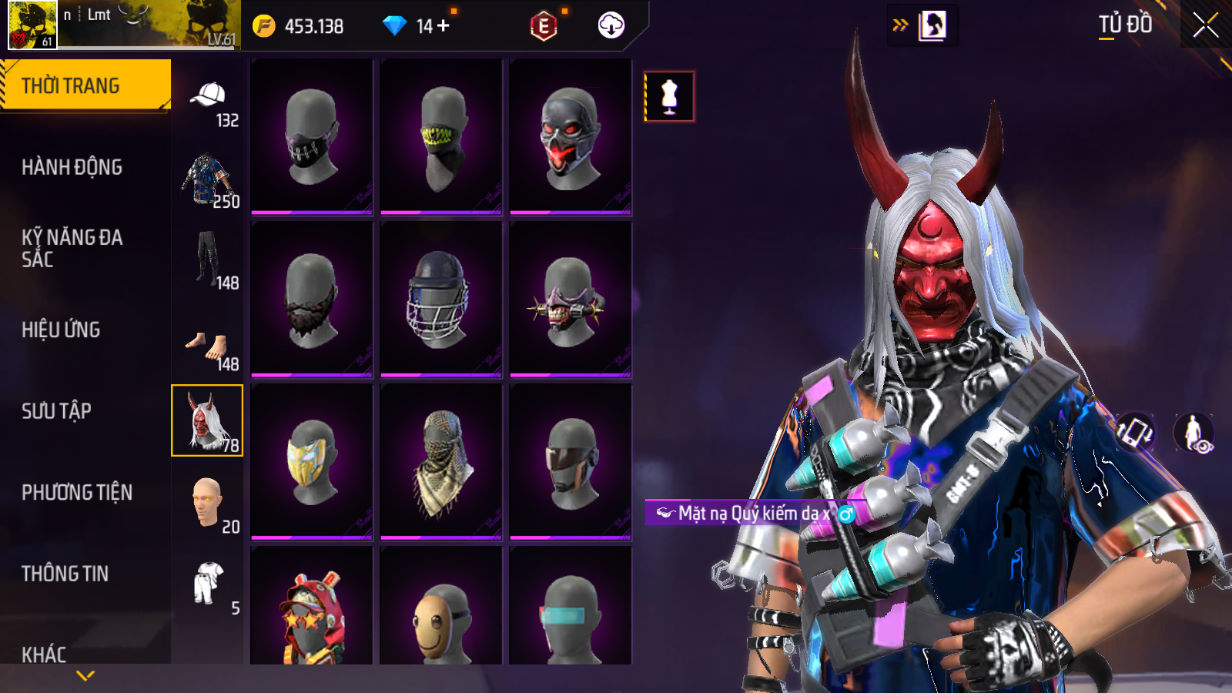Viewport: 1232px width, 693px height.
Task: Add diamonds with the plus button
Action: (x=442, y=26)
